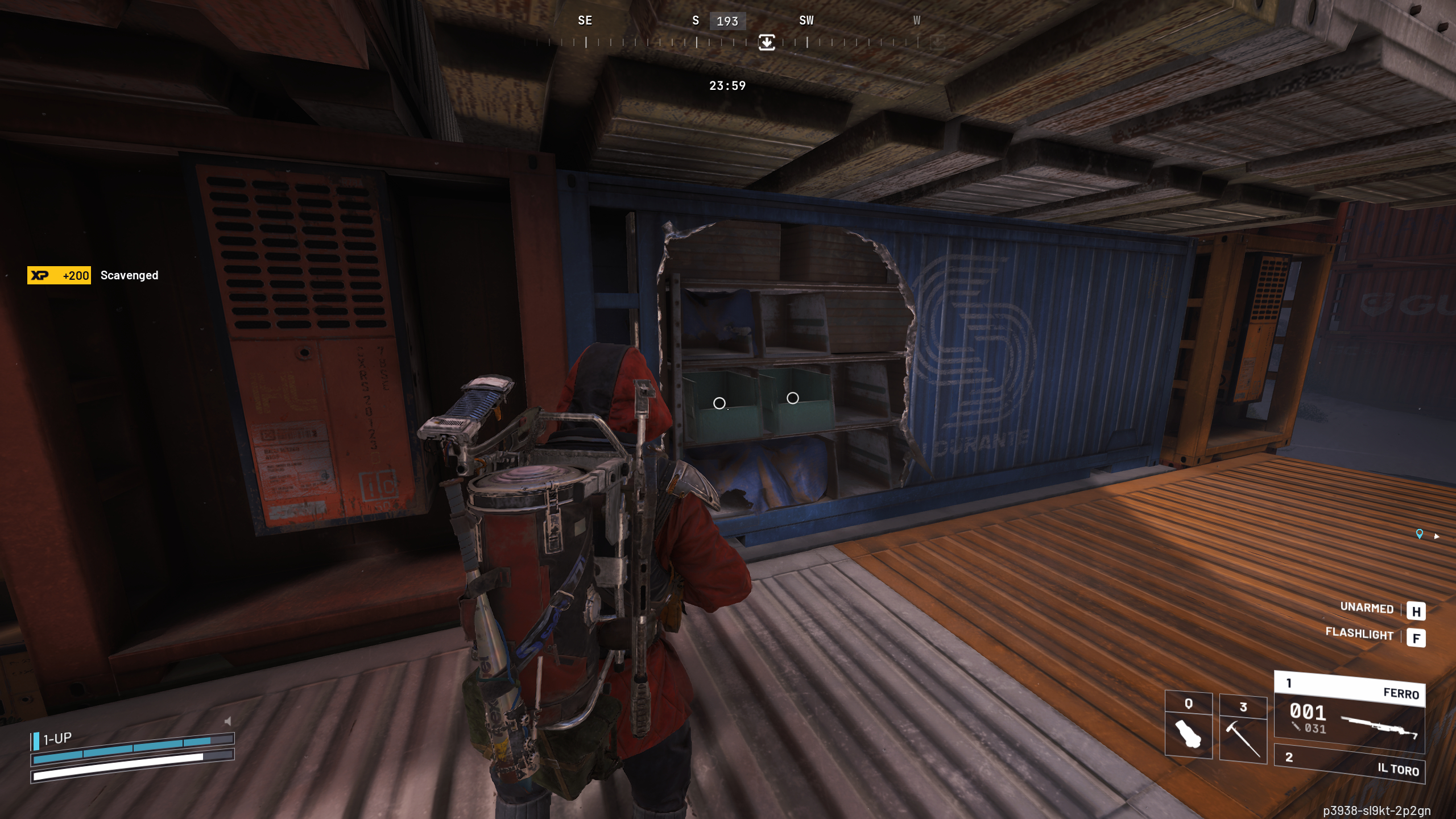Click the compass marker box below the S heading
The width and height of the screenshot is (1456, 819).
pos(766,43)
